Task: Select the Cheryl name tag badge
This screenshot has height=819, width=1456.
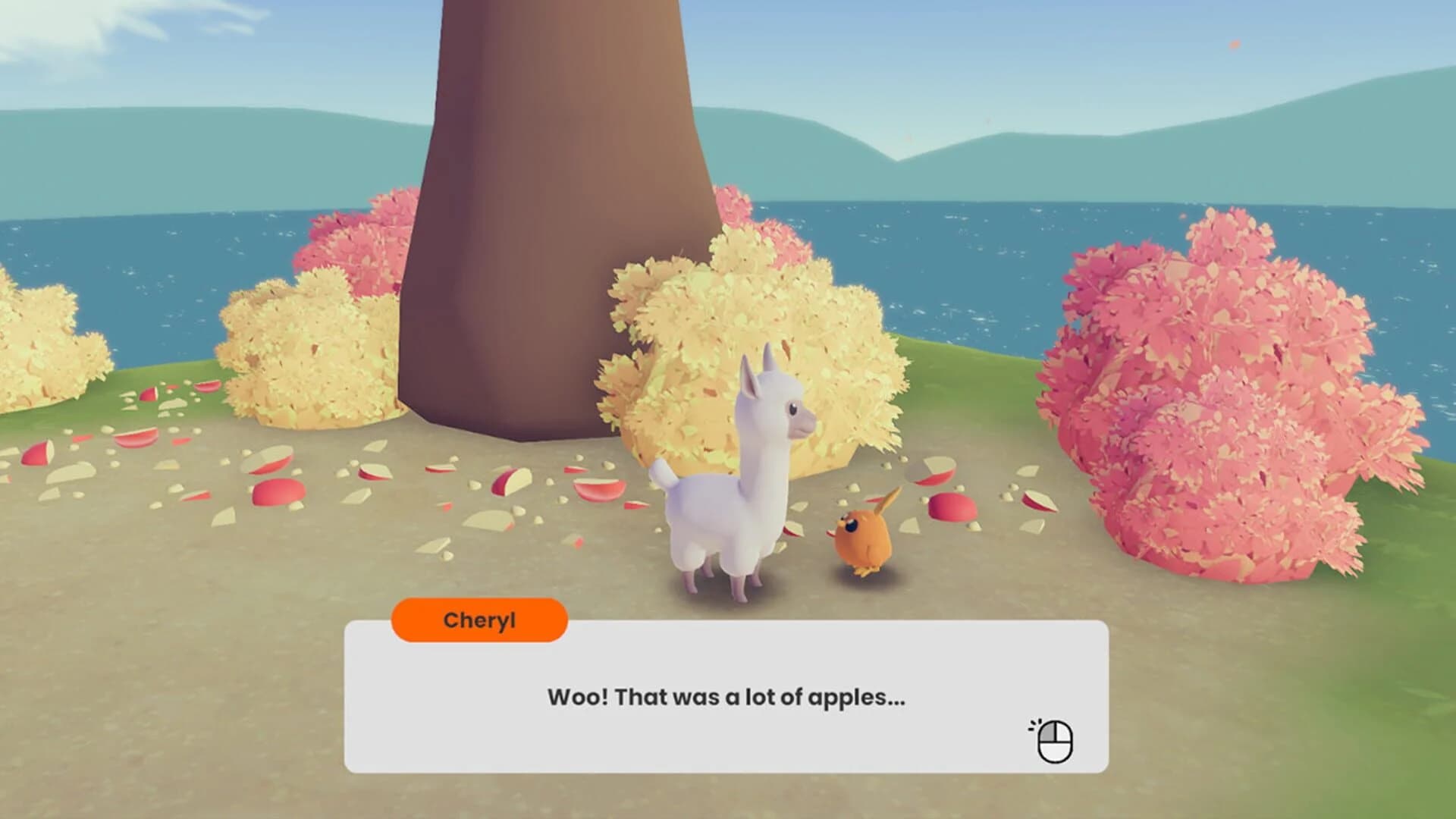Action: (479, 620)
